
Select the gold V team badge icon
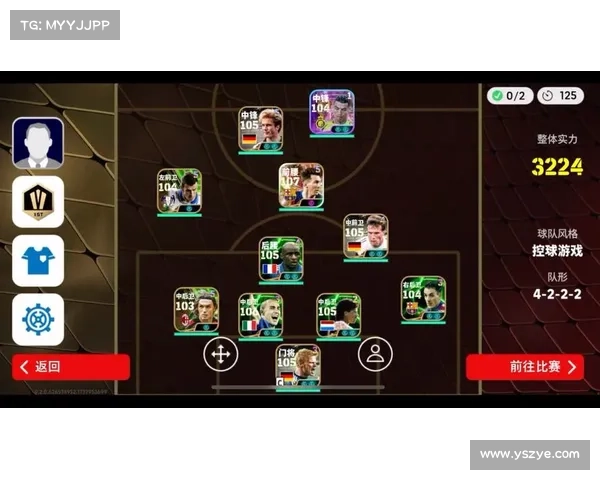(38, 201)
